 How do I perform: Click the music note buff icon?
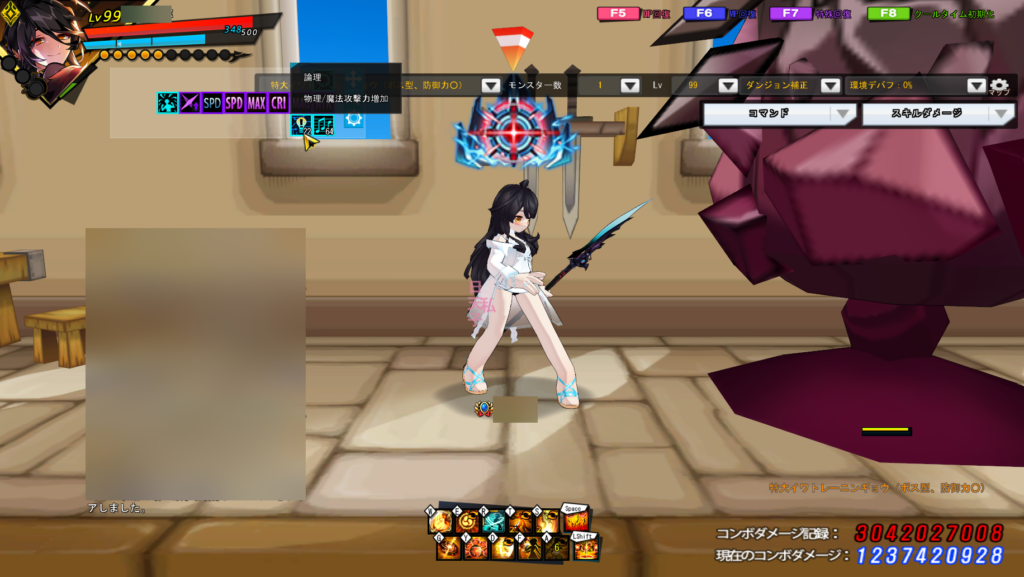coord(323,125)
